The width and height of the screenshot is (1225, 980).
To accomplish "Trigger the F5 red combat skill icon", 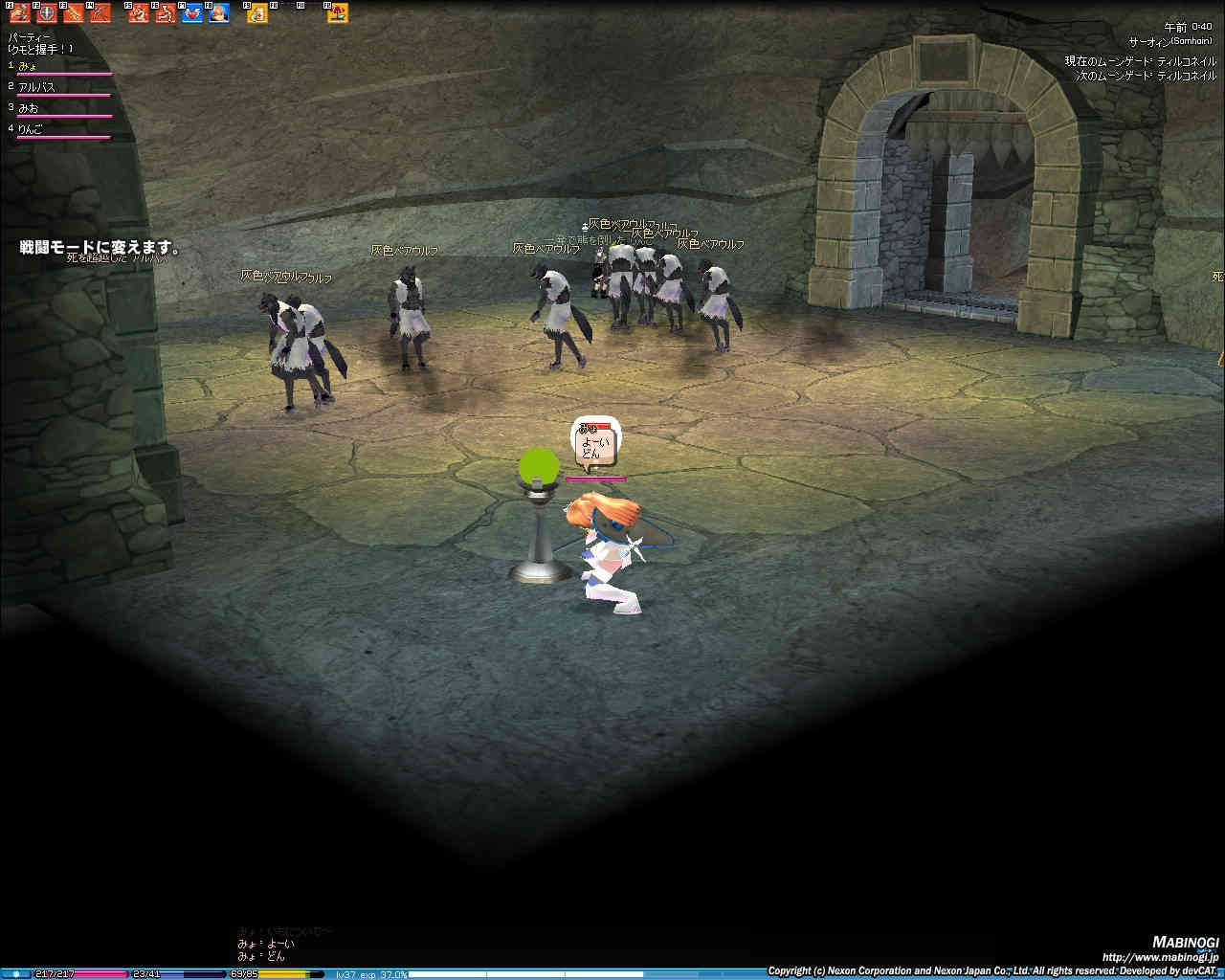I will click(x=139, y=13).
